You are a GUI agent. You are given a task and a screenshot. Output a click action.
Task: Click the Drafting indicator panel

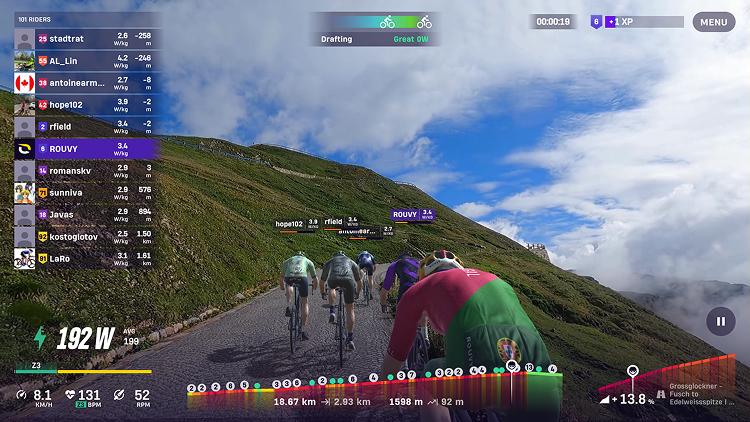(375, 29)
